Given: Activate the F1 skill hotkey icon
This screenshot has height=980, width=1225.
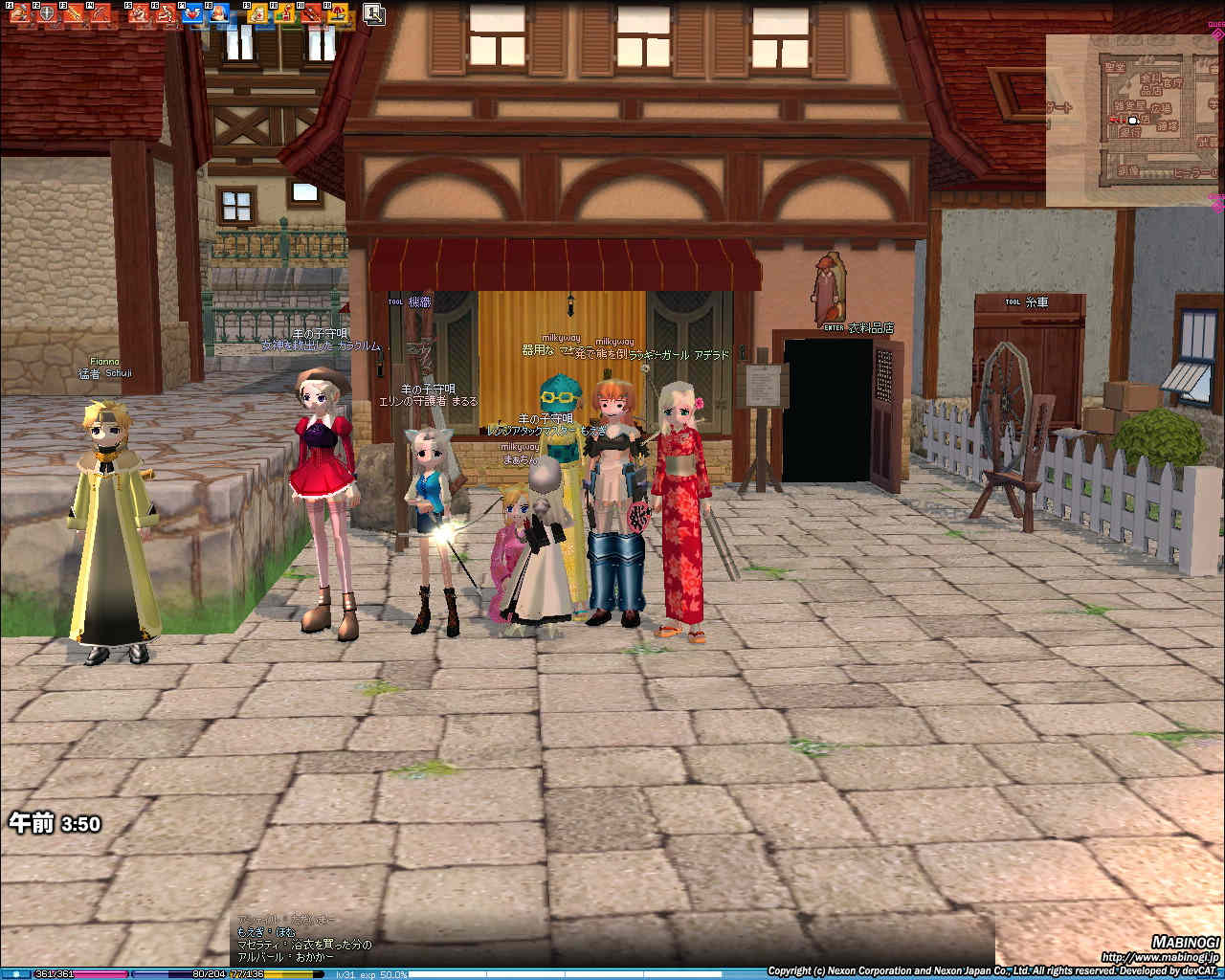Looking at the screenshot, I should [x=18, y=13].
